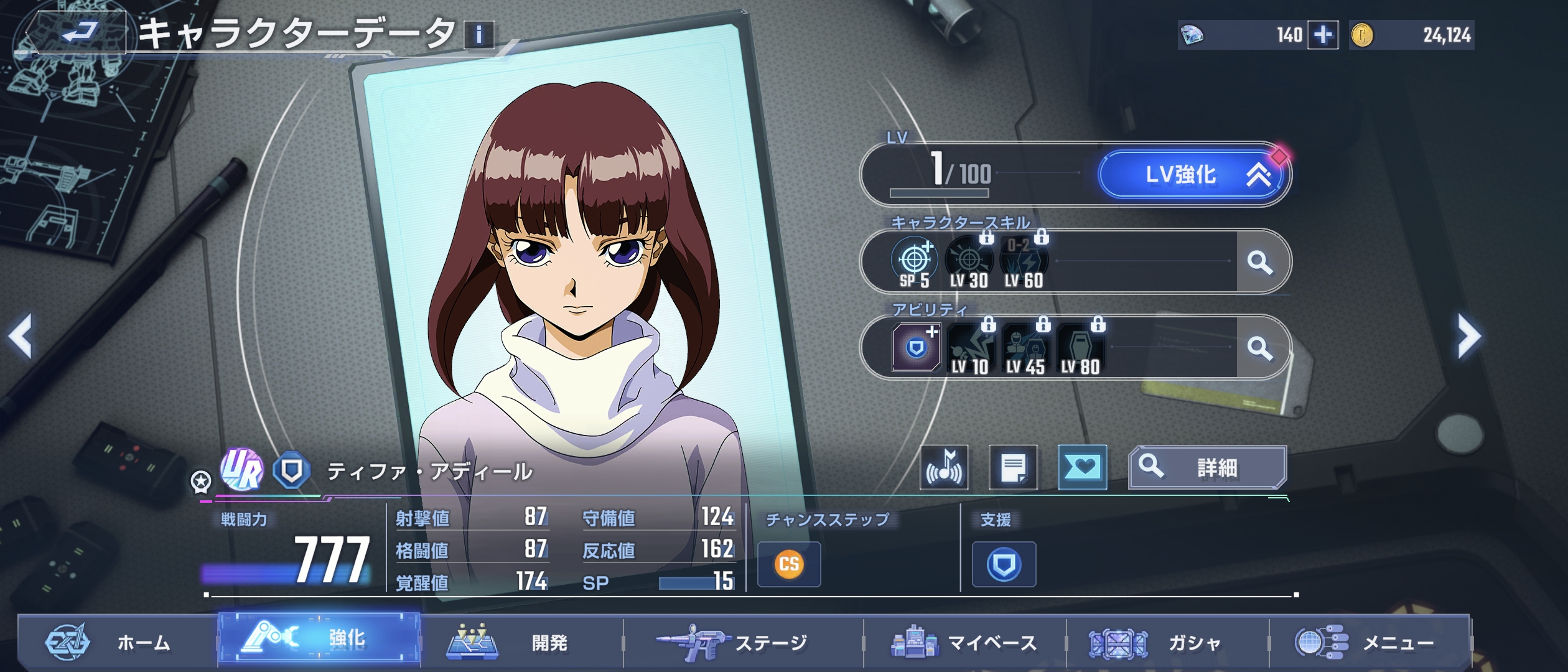Select the SP 5 targeting skill icon
Image resolution: width=1568 pixels, height=672 pixels.
pyautogui.click(x=914, y=263)
